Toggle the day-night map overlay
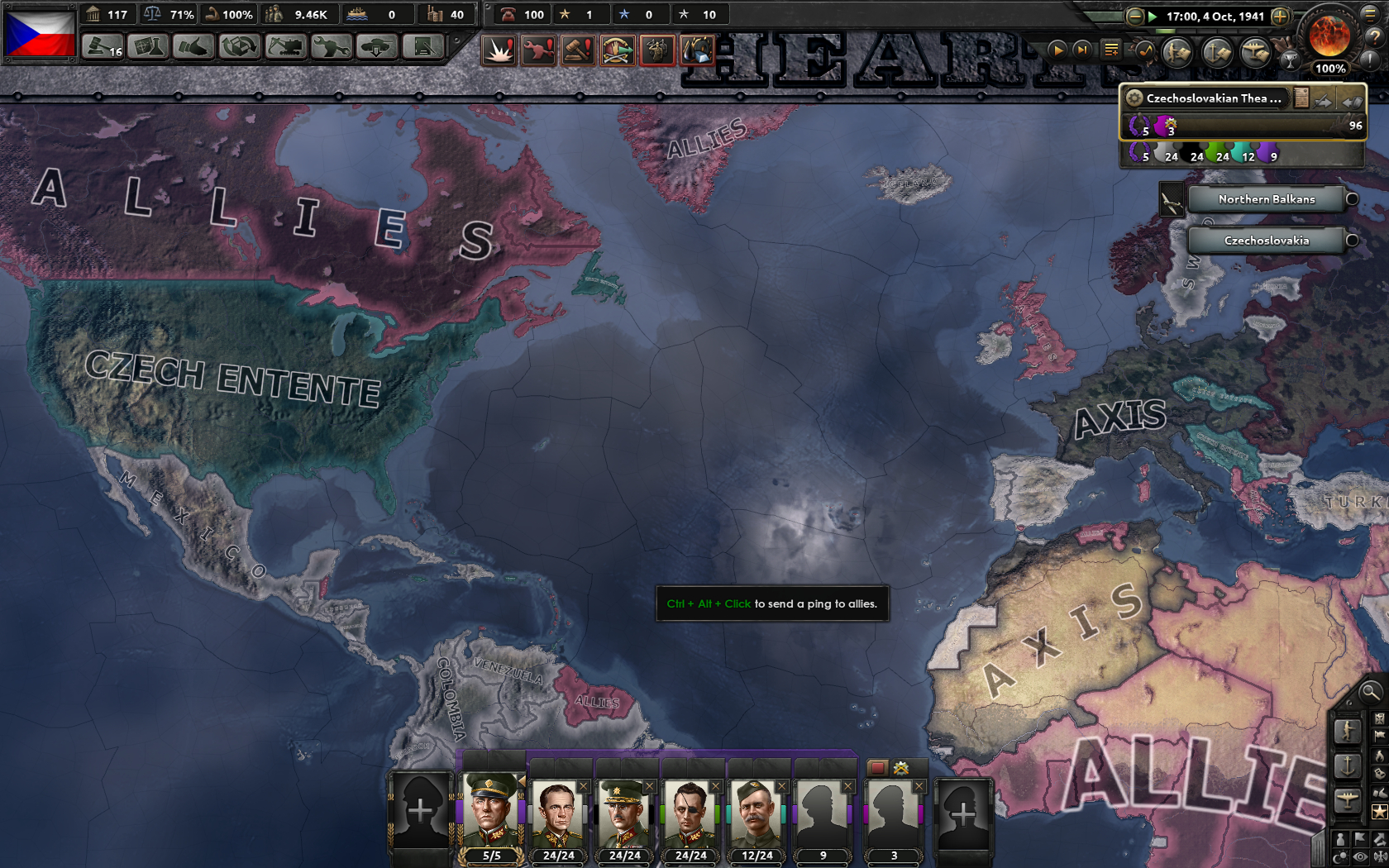Image resolution: width=1389 pixels, height=868 pixels. tap(1340, 855)
